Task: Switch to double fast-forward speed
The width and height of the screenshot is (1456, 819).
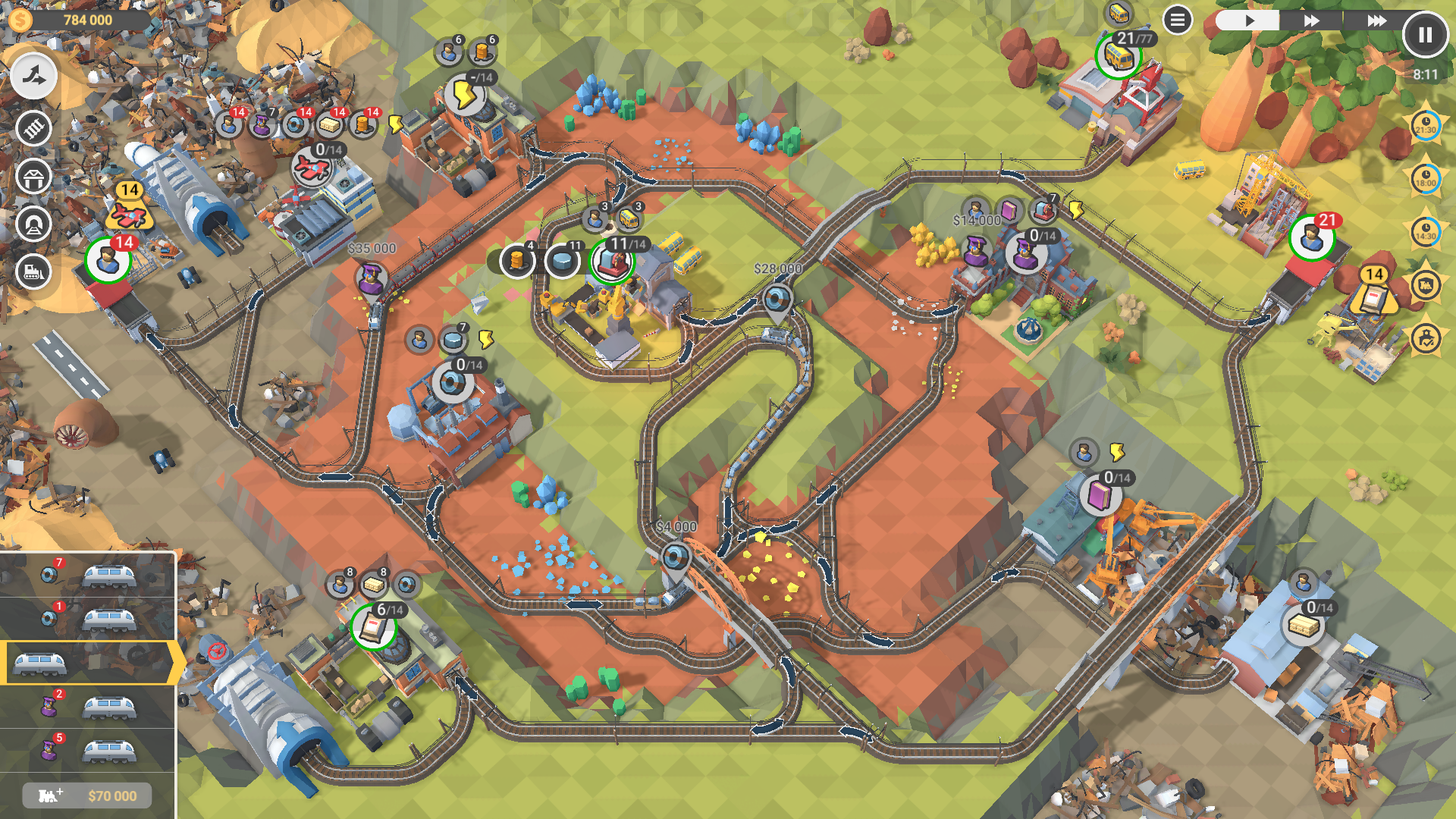Action: 1311,20
